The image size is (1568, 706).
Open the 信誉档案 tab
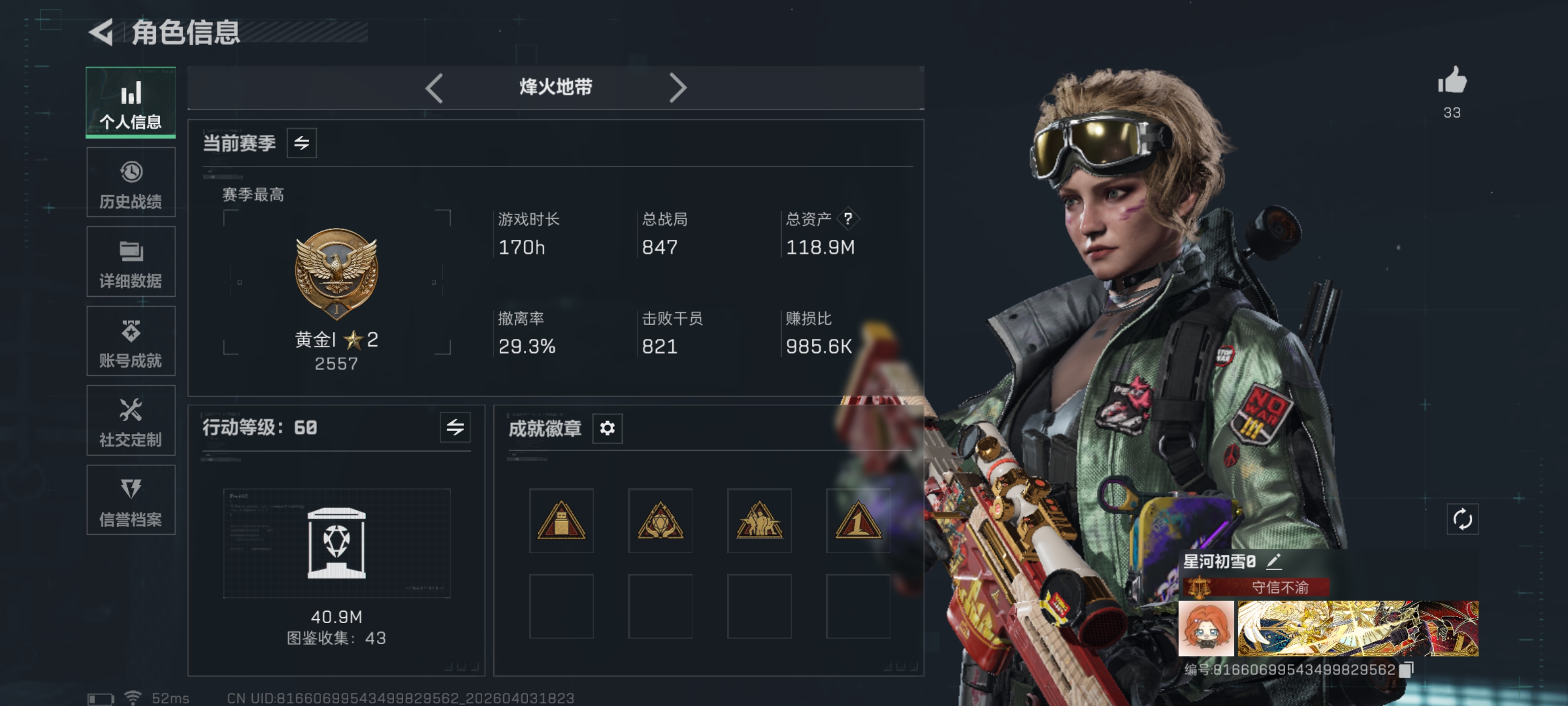pos(131,500)
